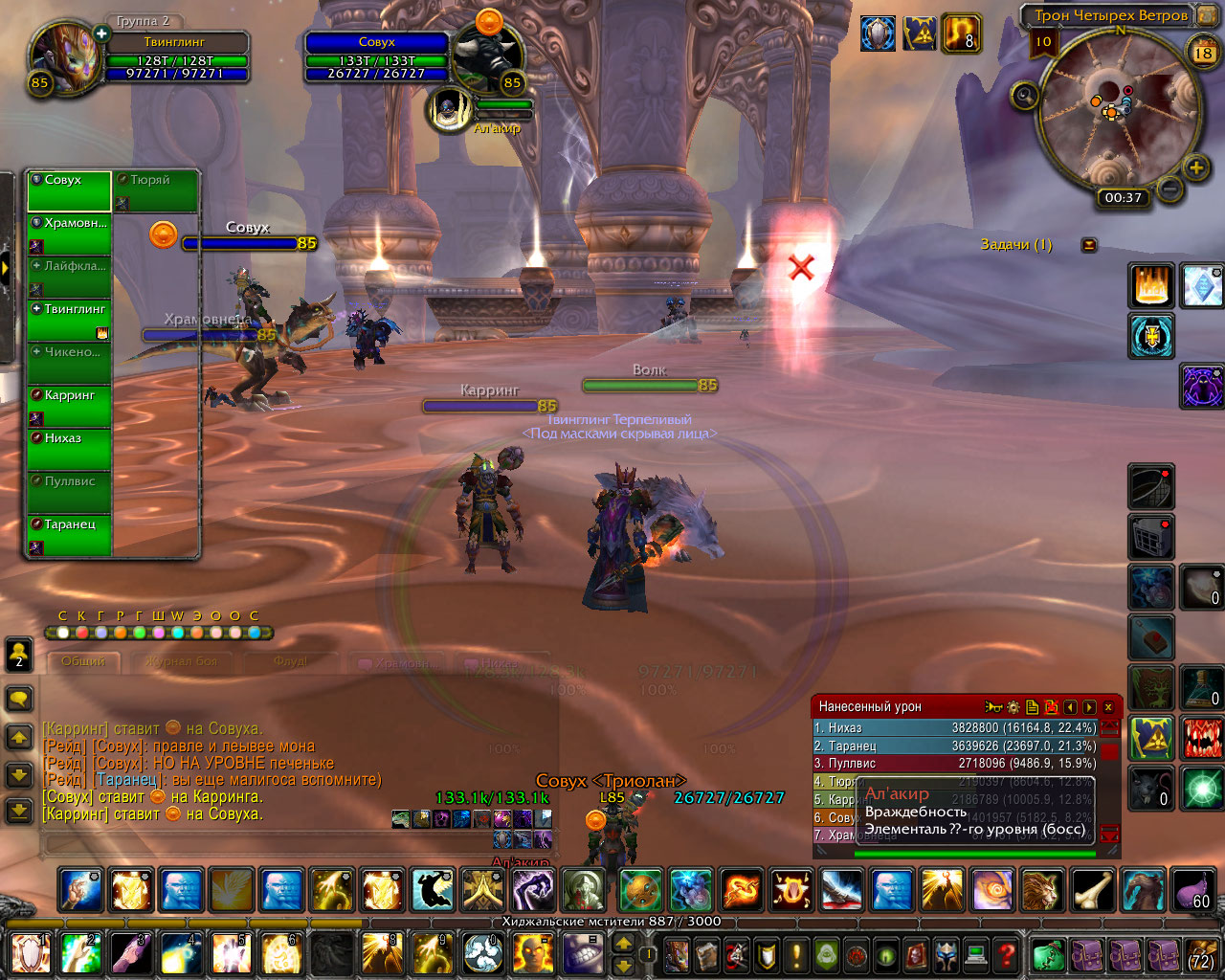The image size is (1225, 980).
Task: Open the red question mark help menu
Action: pyautogui.click(x=1005, y=954)
